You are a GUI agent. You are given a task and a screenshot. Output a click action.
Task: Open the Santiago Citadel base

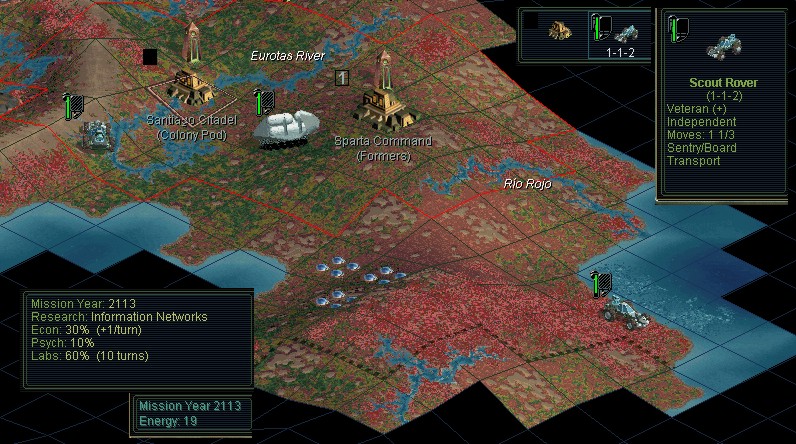coord(190,78)
